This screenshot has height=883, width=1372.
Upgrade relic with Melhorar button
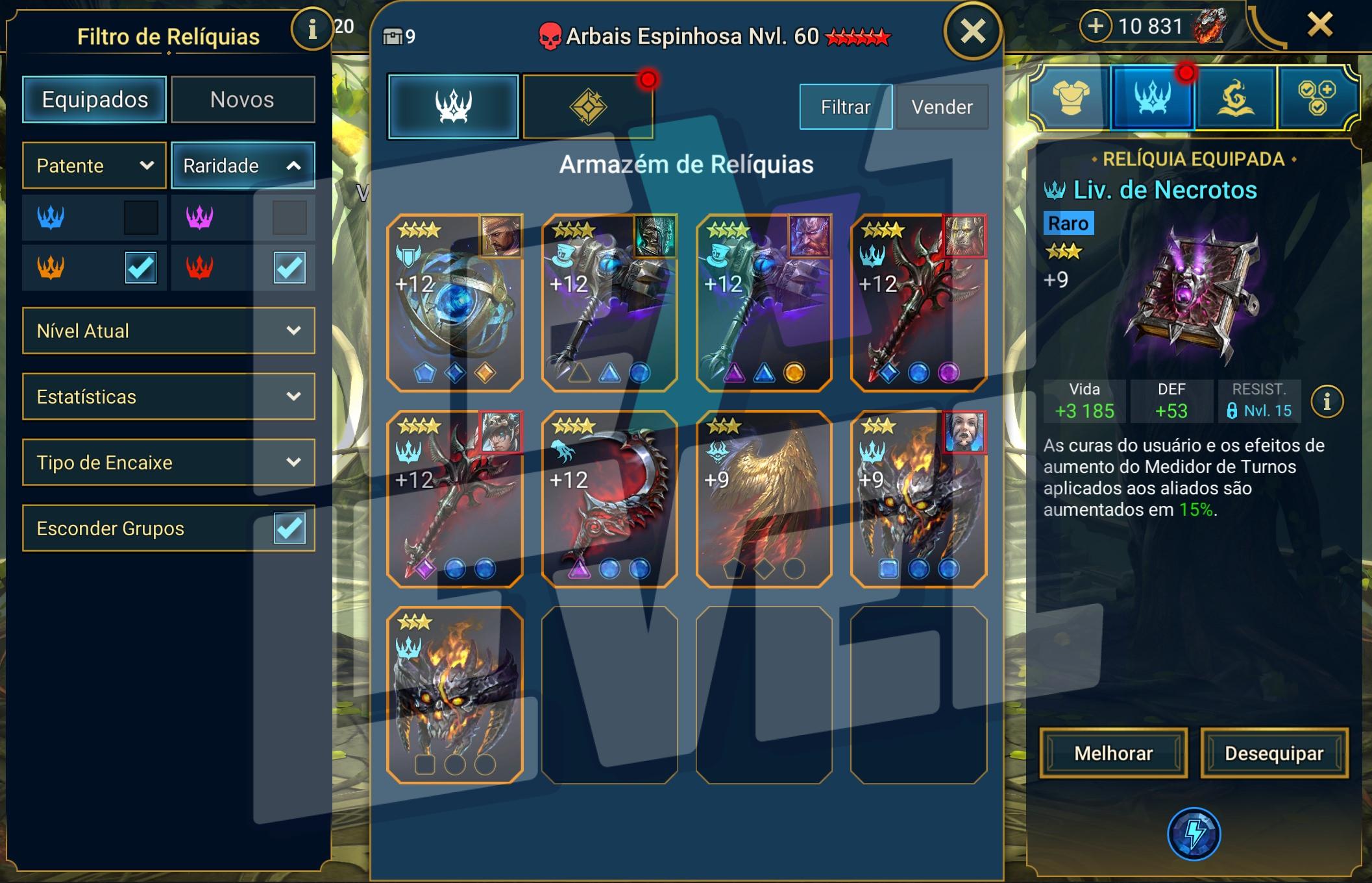click(1114, 753)
